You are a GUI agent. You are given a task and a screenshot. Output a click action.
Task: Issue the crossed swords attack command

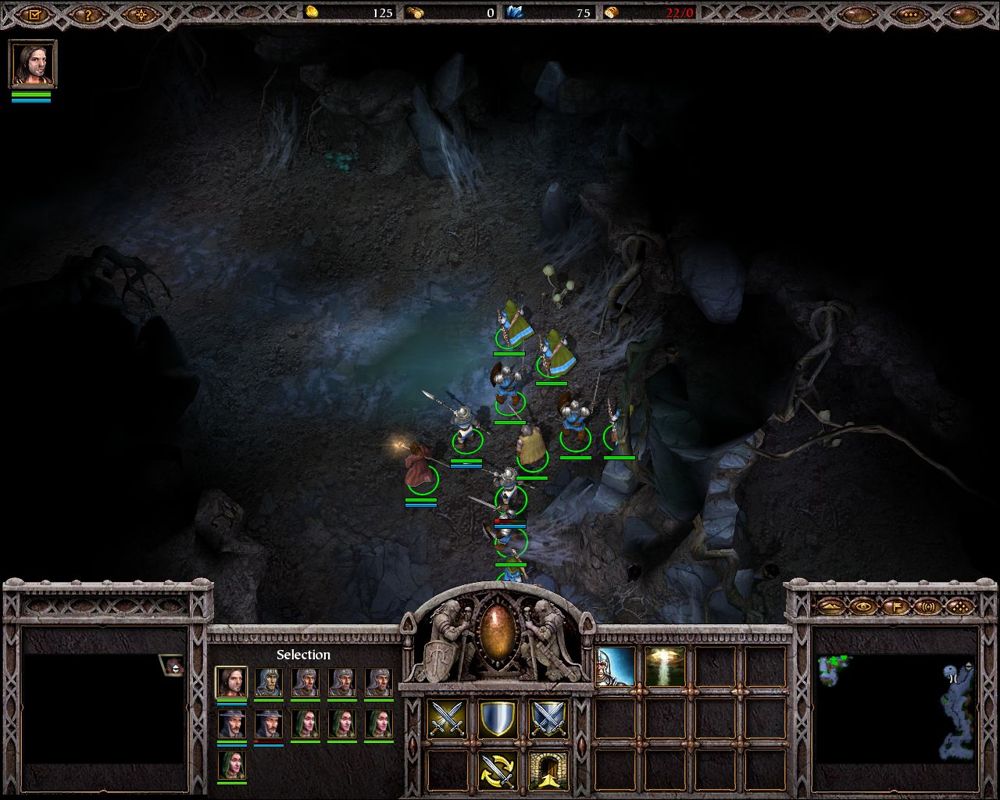click(447, 719)
